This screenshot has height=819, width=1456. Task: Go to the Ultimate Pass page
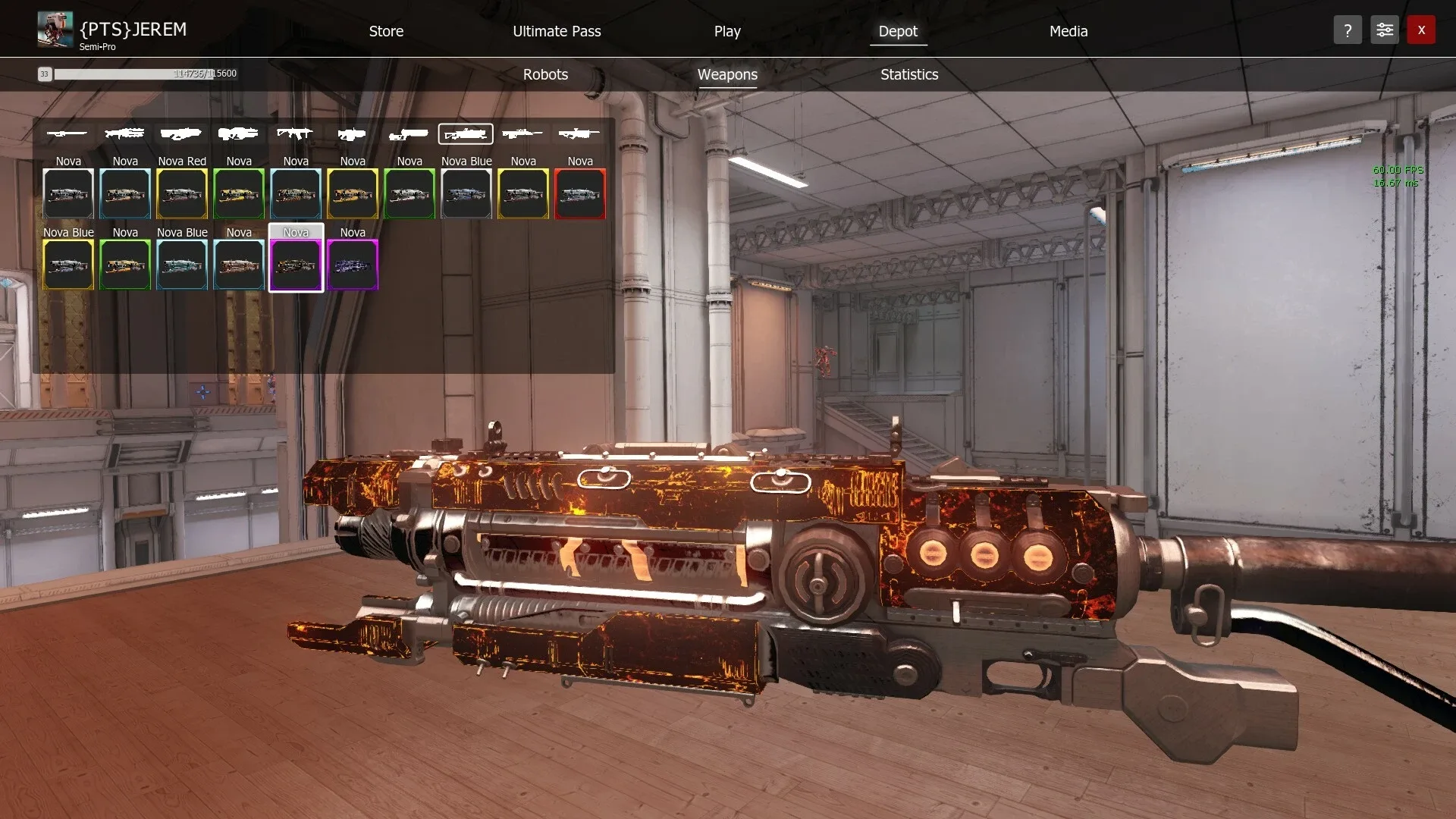pos(557,31)
